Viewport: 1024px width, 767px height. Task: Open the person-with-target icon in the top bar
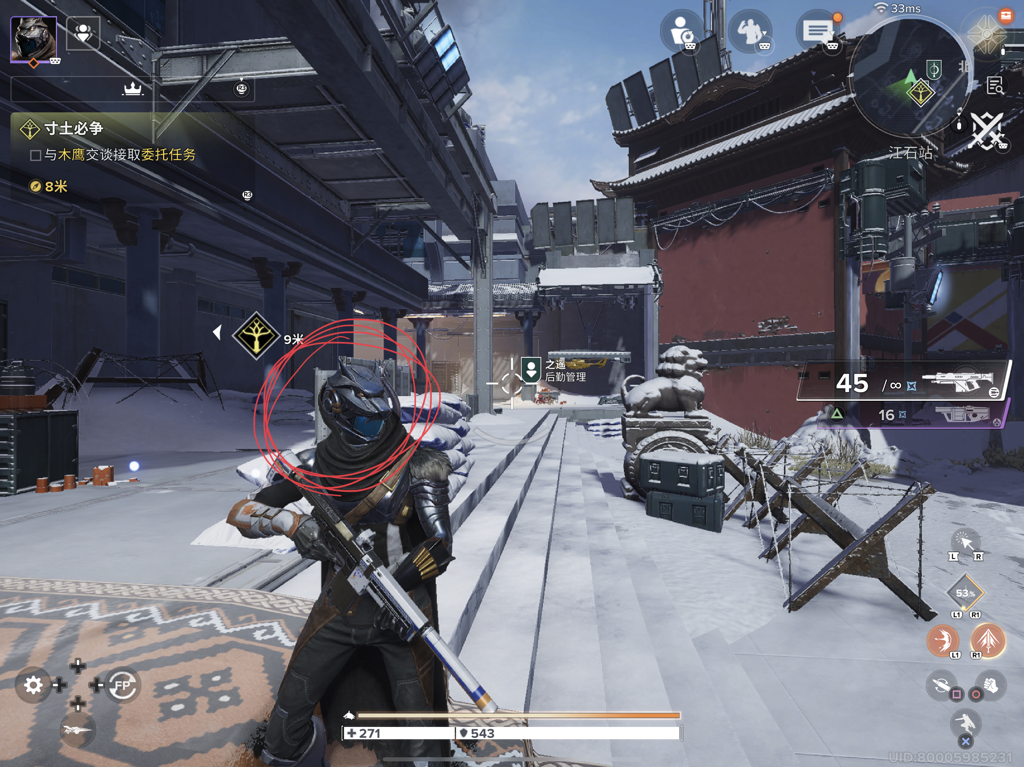click(684, 31)
